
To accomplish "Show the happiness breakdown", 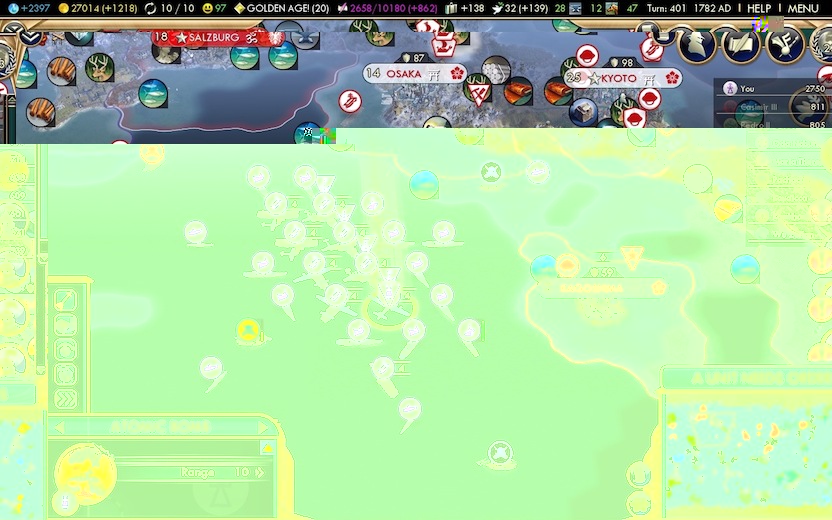I will pos(214,8).
